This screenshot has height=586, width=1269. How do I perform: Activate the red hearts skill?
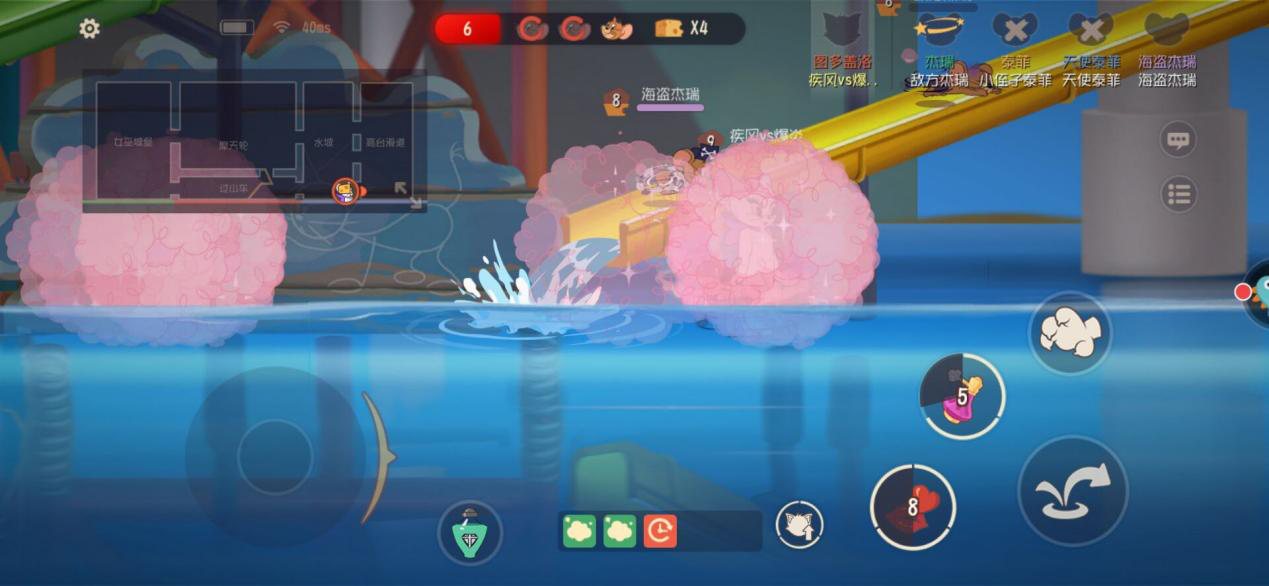tap(912, 506)
